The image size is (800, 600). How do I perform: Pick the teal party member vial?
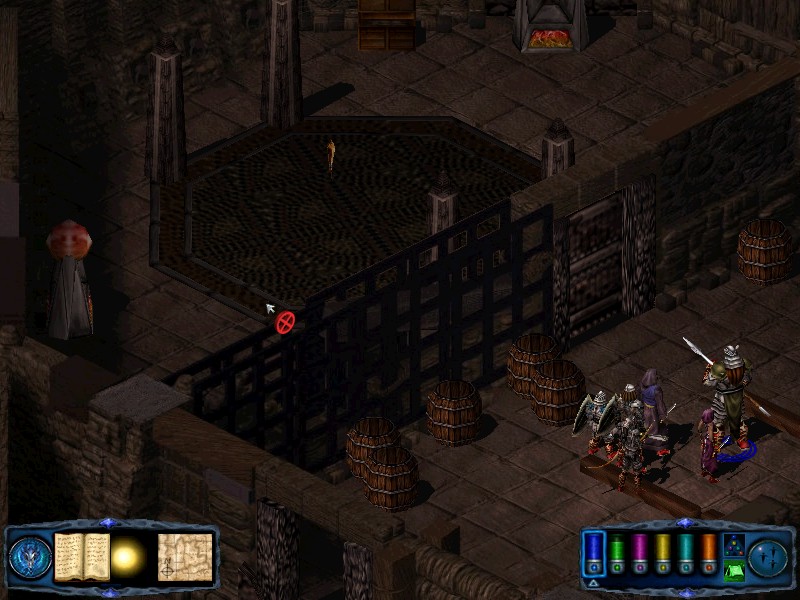tap(685, 553)
